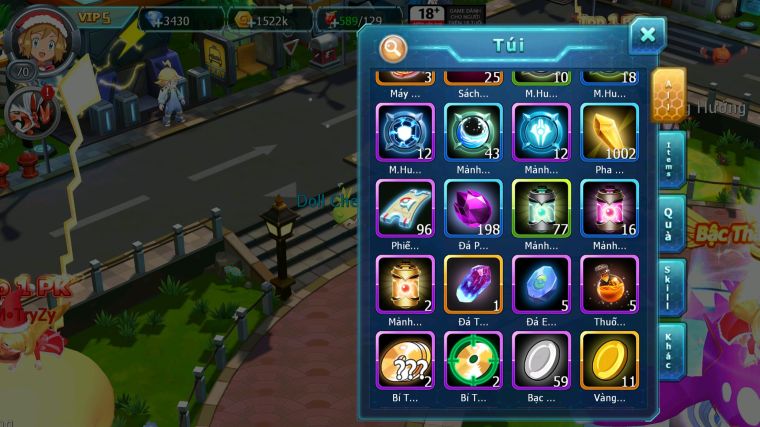Viewport: 760px width, 427px height.
Task: Select the silver coin stack of 59
Action: [541, 359]
